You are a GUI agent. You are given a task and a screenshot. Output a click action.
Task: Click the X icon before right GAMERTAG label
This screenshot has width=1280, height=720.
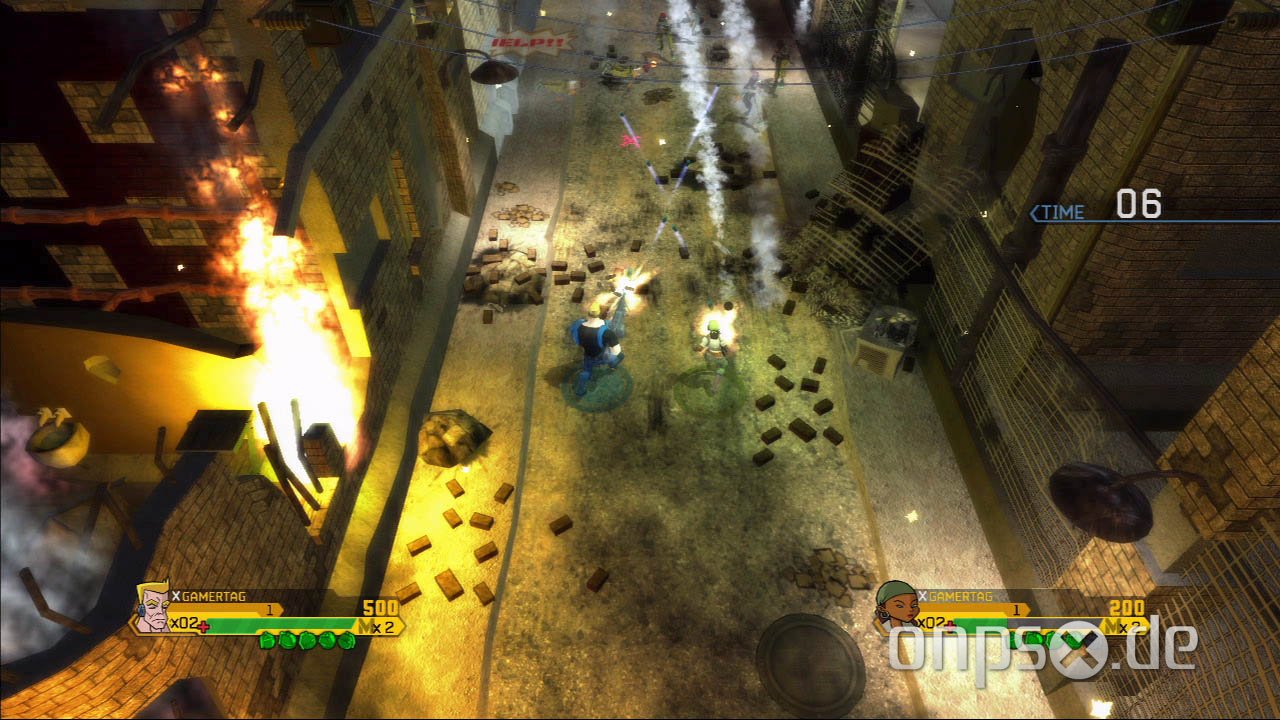pyautogui.click(x=922, y=596)
